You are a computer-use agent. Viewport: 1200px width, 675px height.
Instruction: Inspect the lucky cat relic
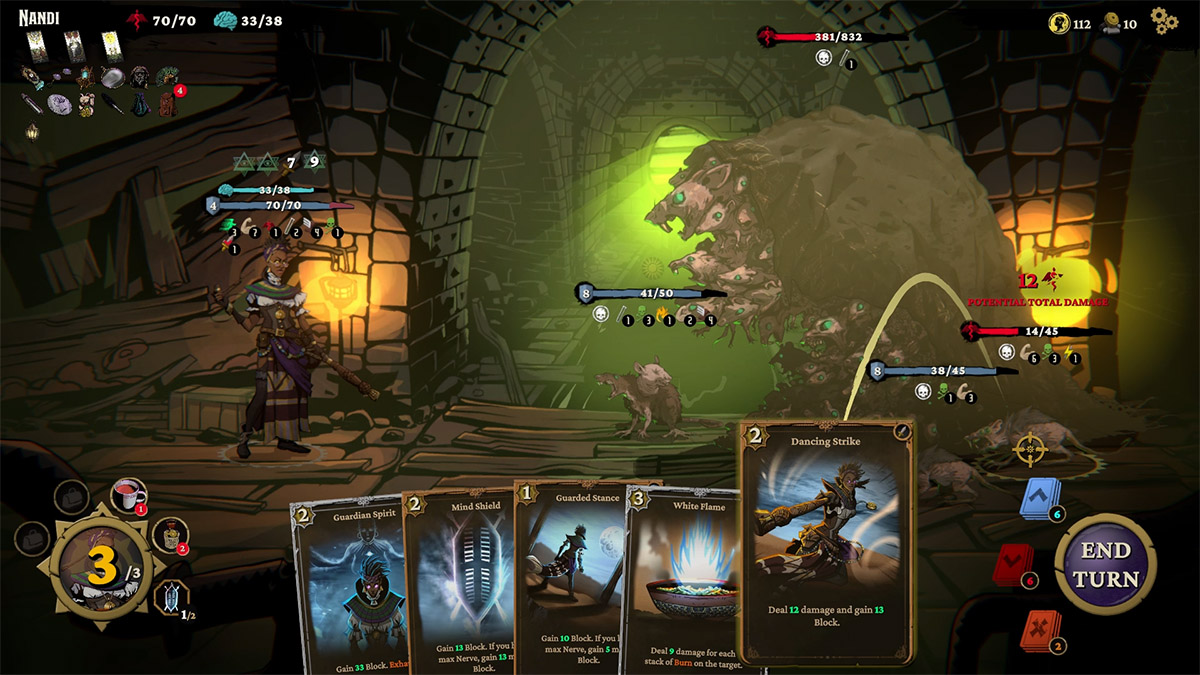tap(87, 103)
